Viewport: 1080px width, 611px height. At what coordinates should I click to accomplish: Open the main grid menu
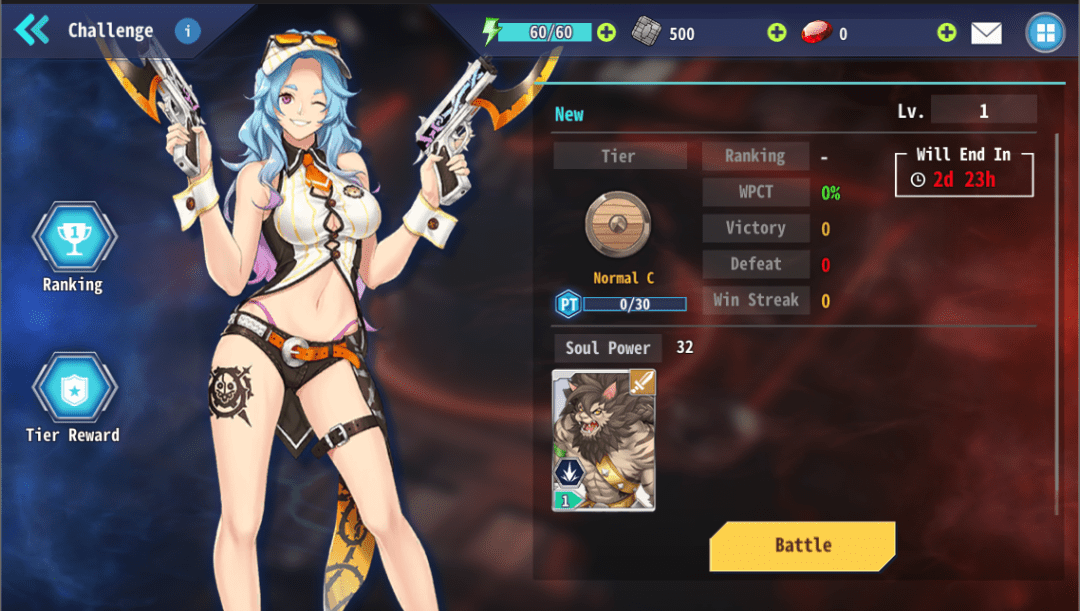[1045, 33]
